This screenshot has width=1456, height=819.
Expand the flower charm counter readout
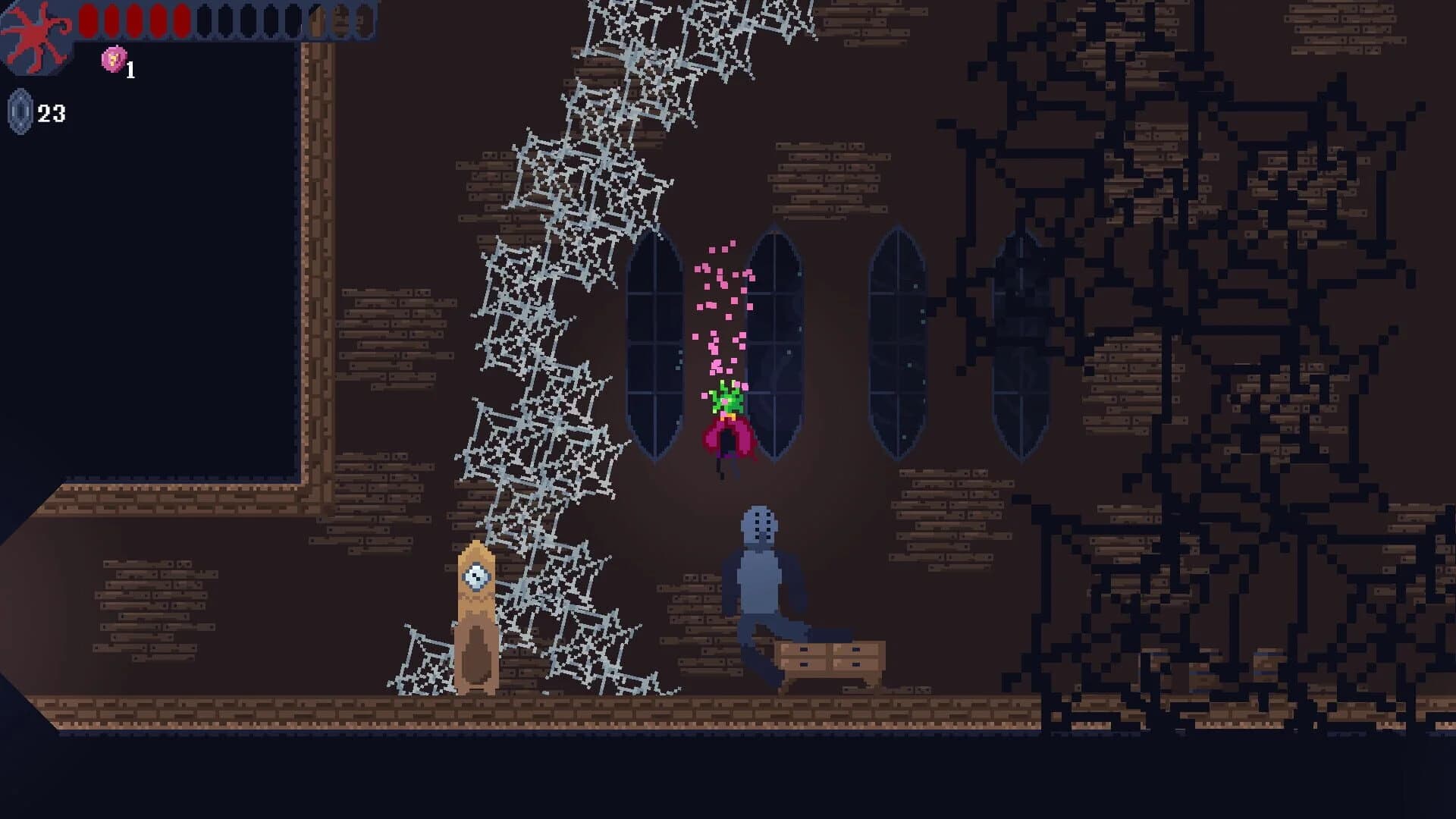tap(130, 70)
